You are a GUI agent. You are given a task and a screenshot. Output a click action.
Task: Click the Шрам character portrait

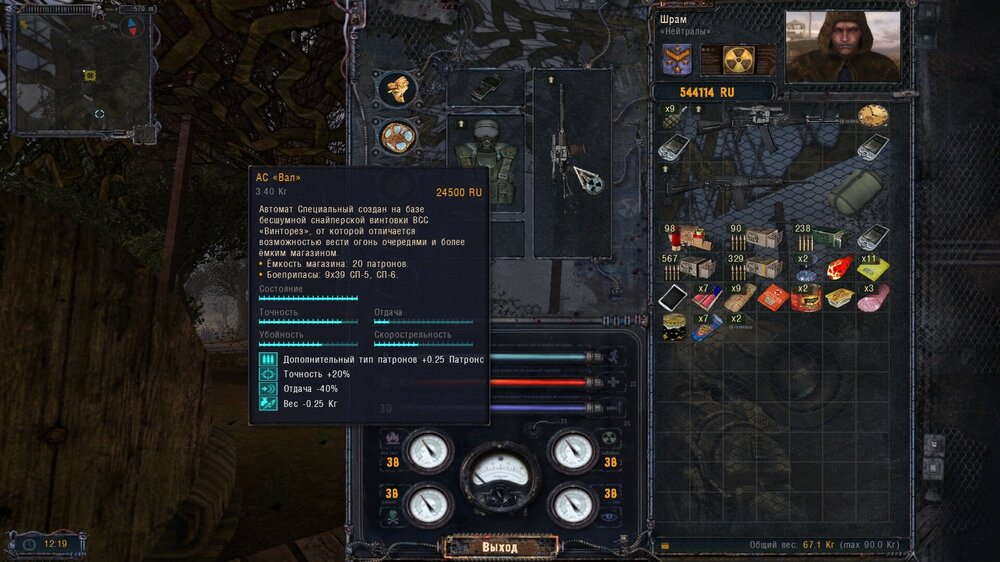tap(842, 47)
